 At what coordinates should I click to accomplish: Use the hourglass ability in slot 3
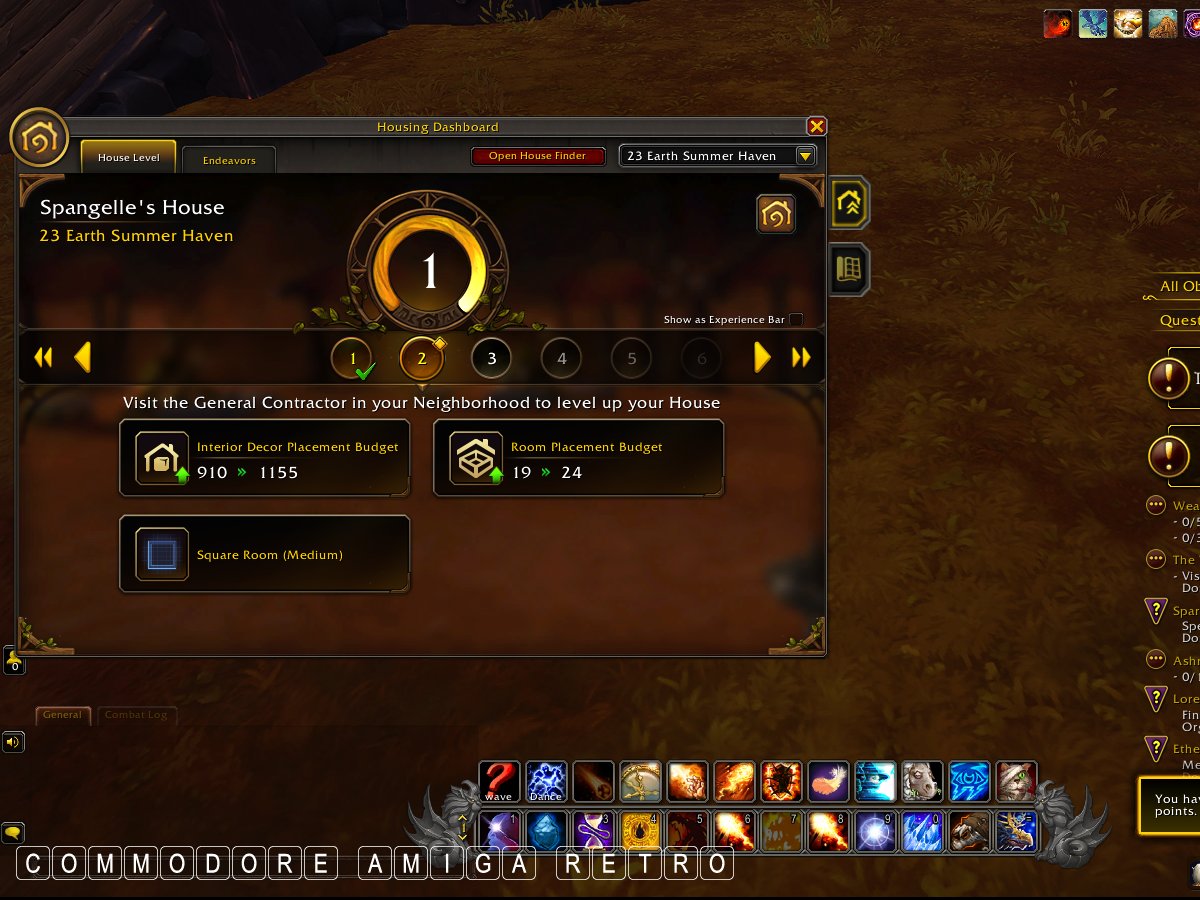593,831
